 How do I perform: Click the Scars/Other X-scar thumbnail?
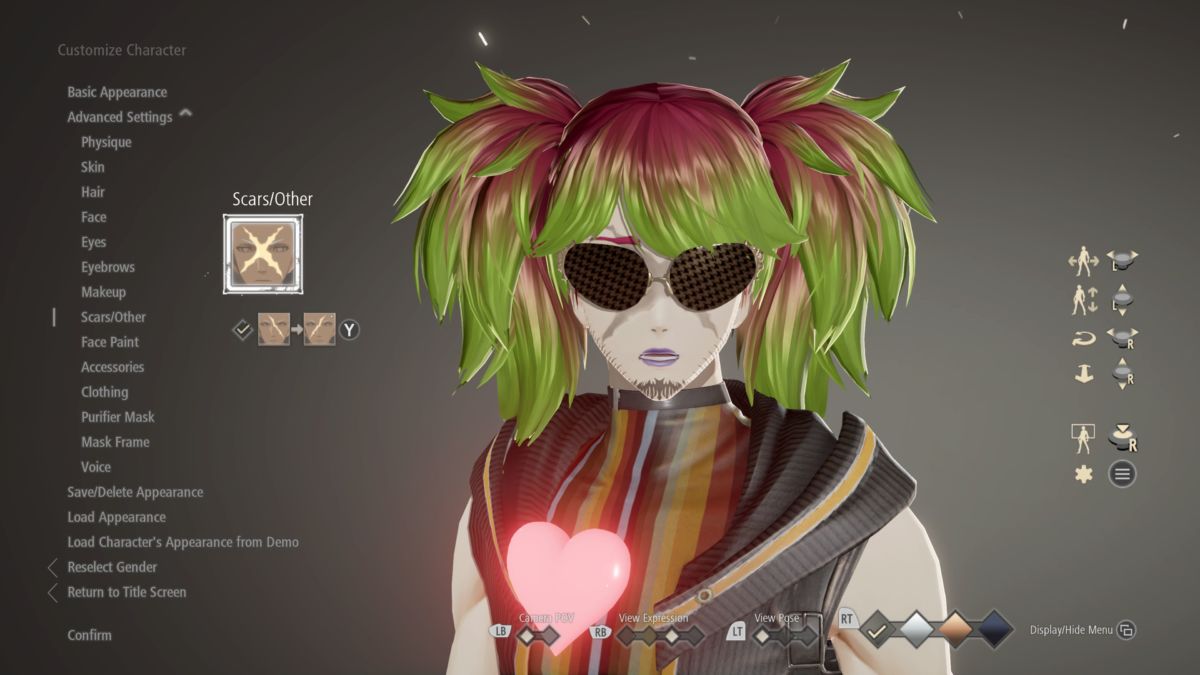pyautogui.click(x=262, y=255)
